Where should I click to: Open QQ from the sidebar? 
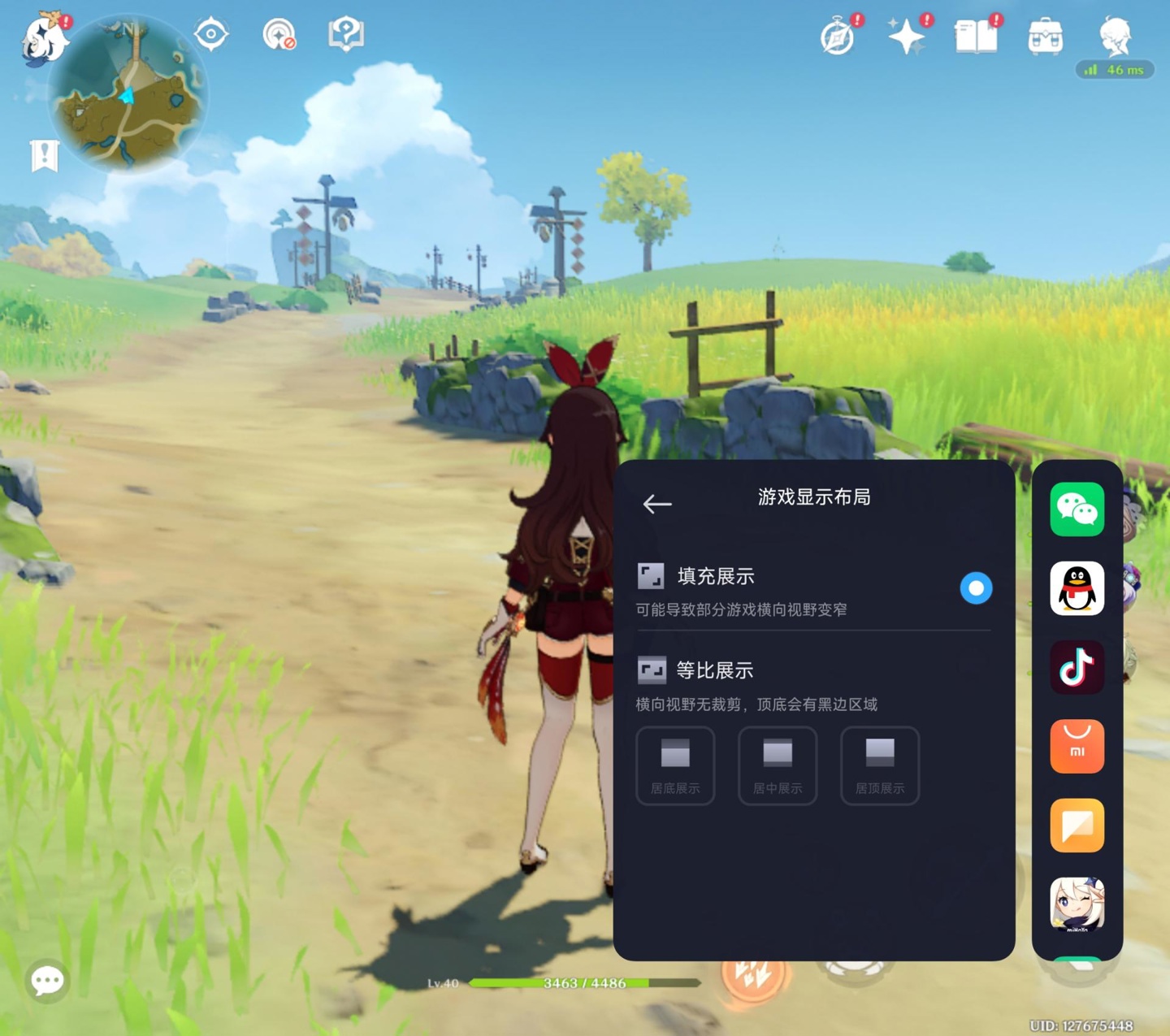point(1077,589)
